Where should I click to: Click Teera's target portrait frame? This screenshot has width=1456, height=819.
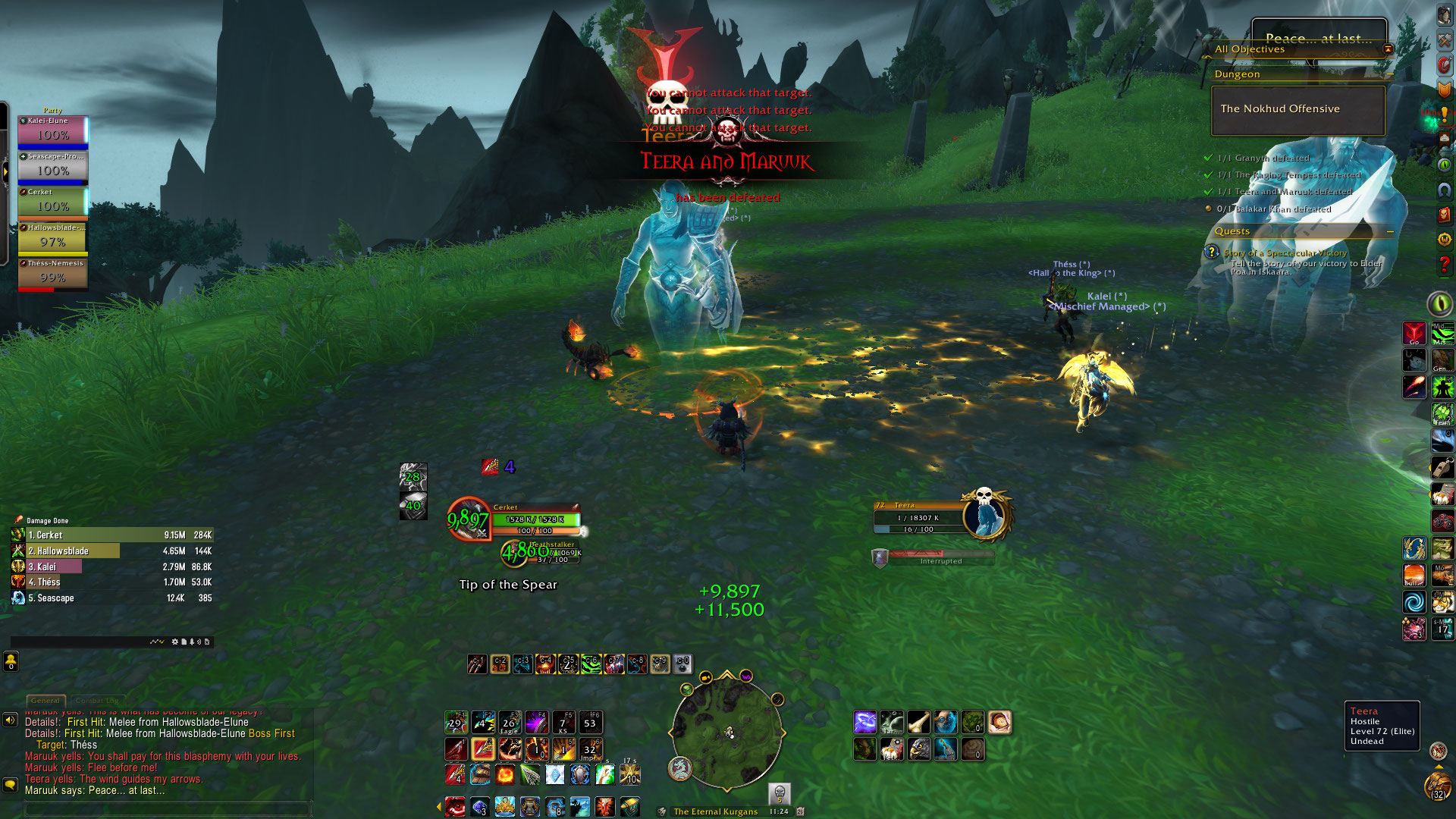[984, 516]
